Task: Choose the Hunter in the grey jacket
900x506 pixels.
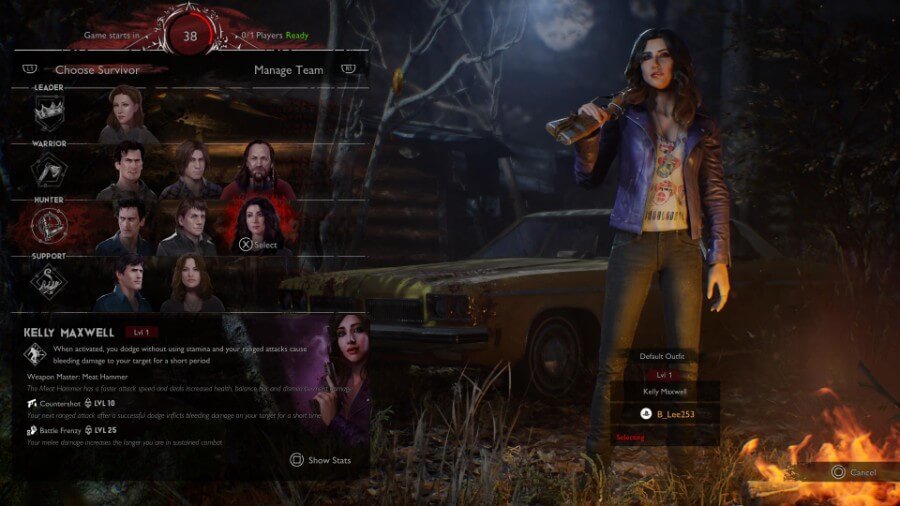Action: [190, 225]
